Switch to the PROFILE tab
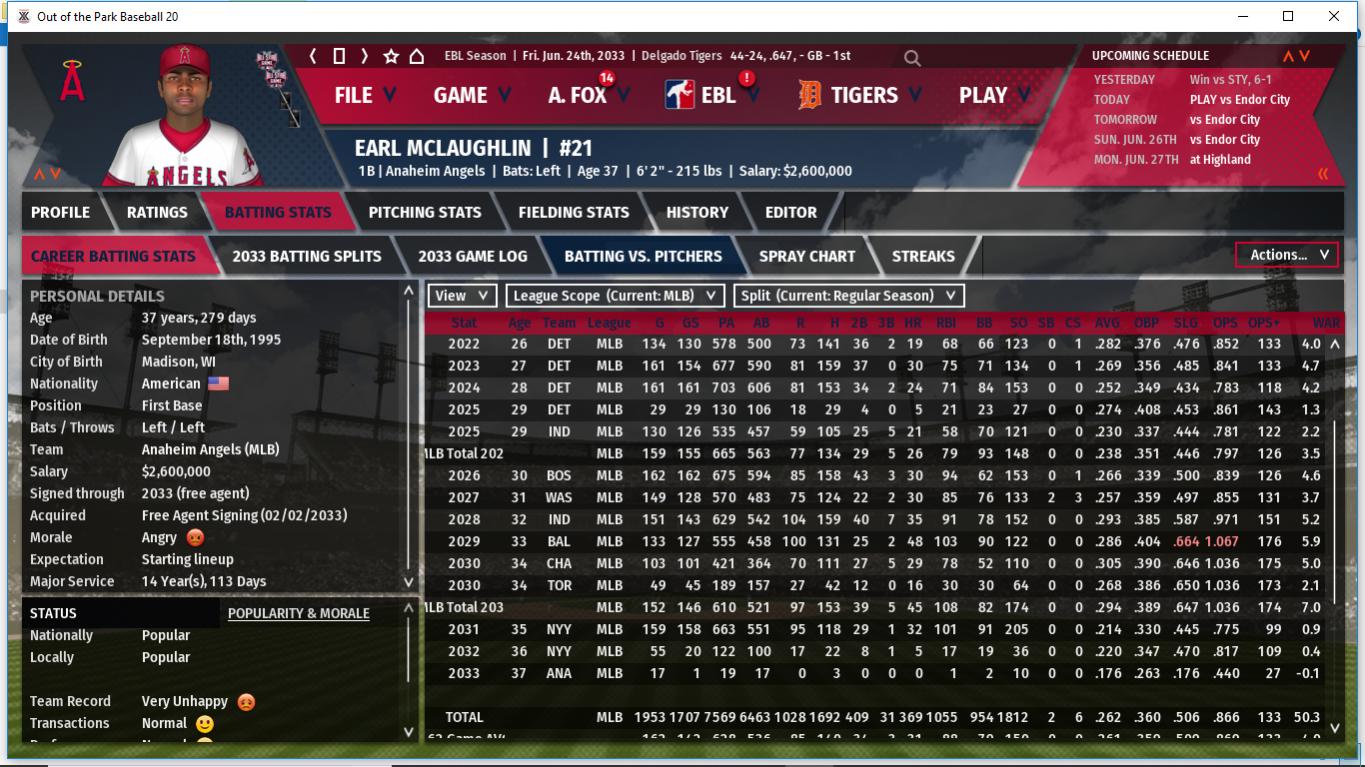 60,212
